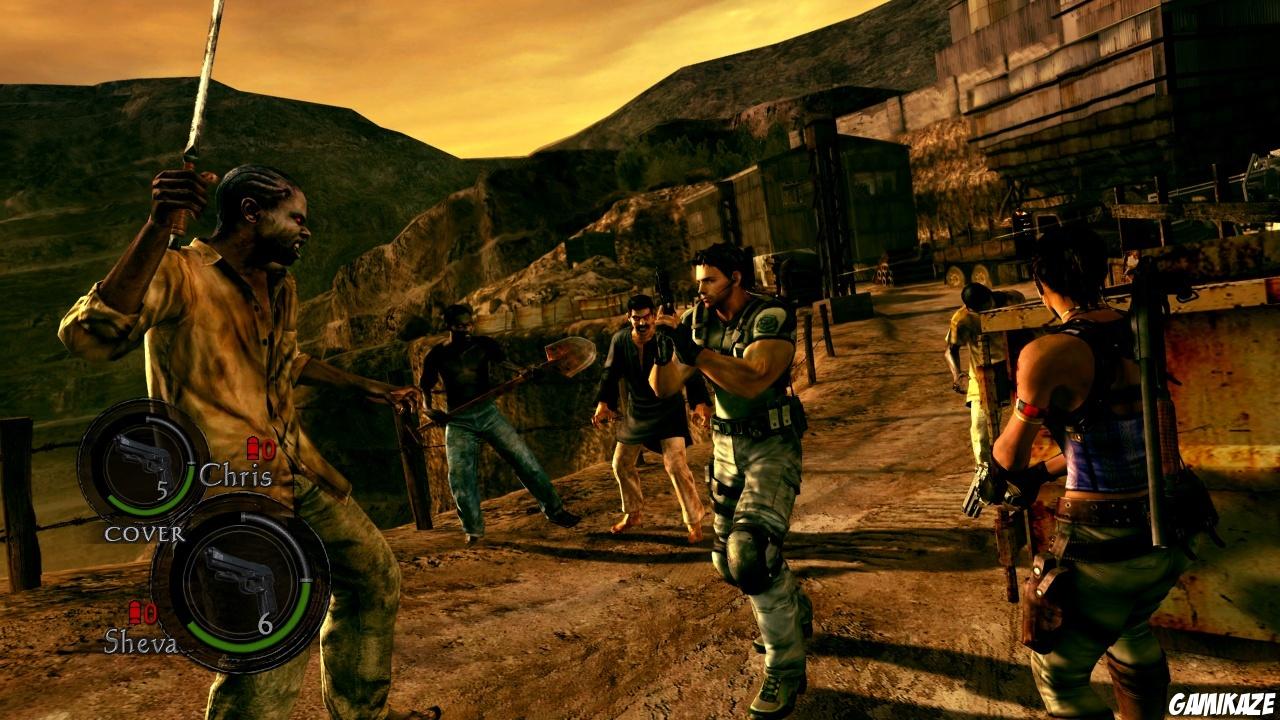This screenshot has width=1280, height=720.
Task: Click the red bullet icon above Chris's name
Action: pyautogui.click(x=252, y=450)
